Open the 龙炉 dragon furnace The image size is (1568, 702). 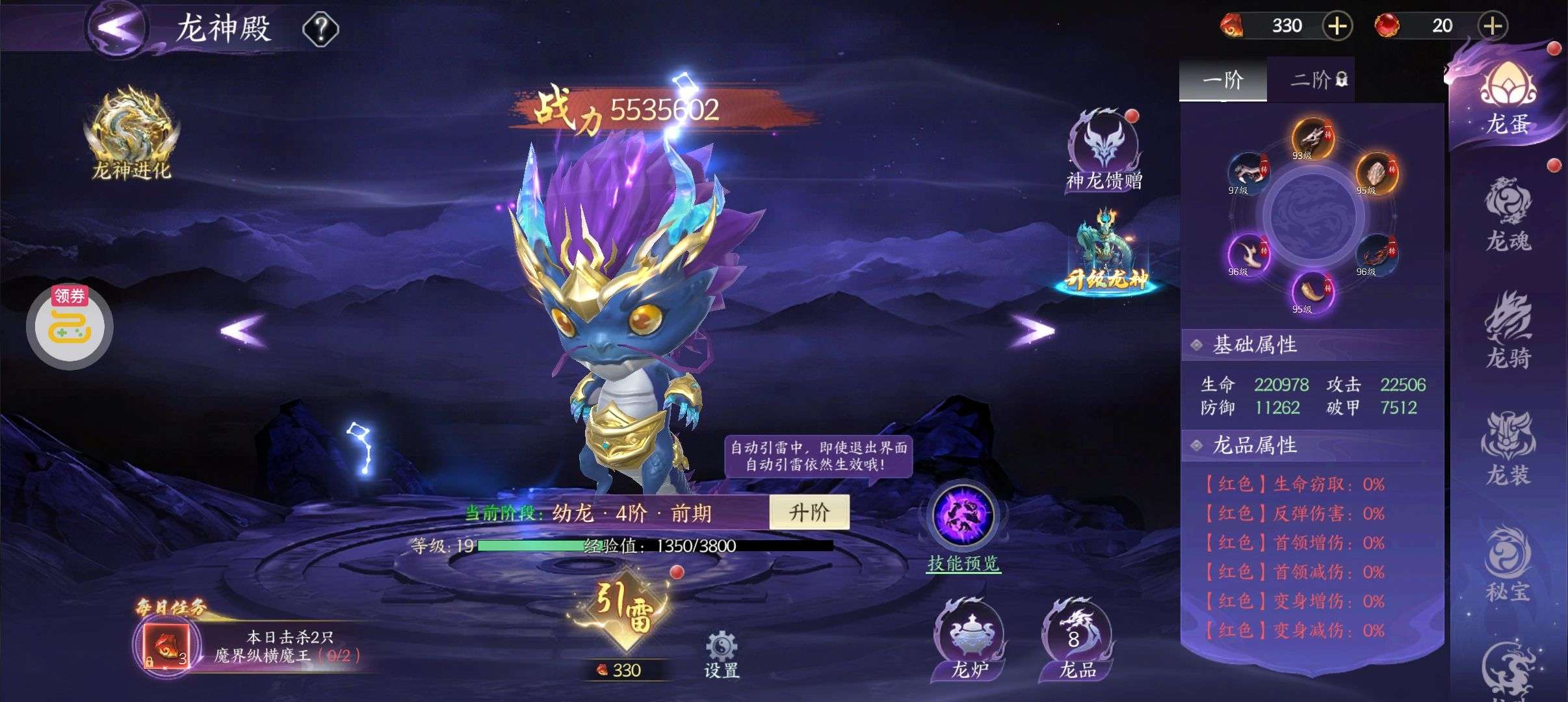click(969, 640)
